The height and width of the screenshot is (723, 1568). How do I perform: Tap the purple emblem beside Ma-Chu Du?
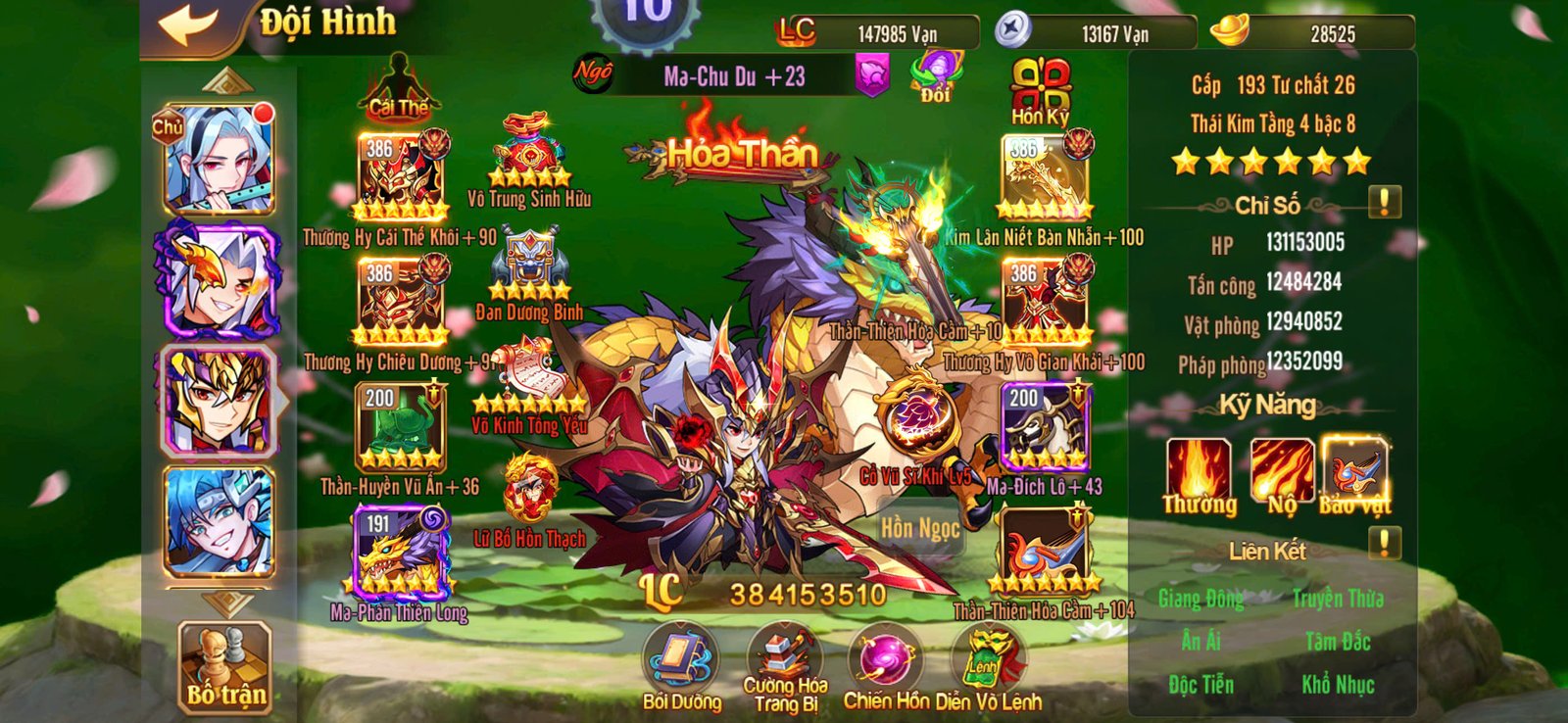871,72
